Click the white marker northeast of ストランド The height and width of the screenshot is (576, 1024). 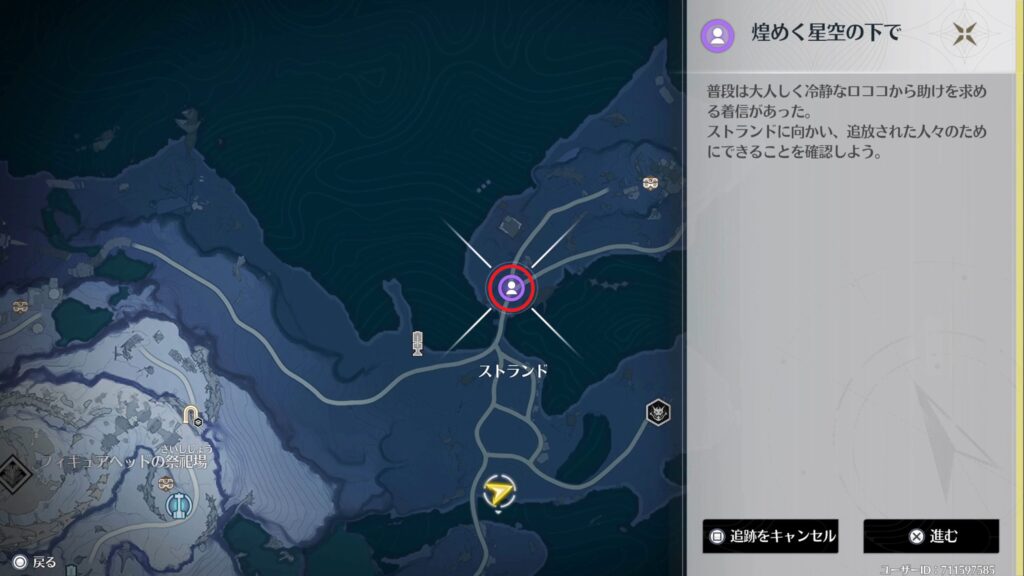(651, 184)
